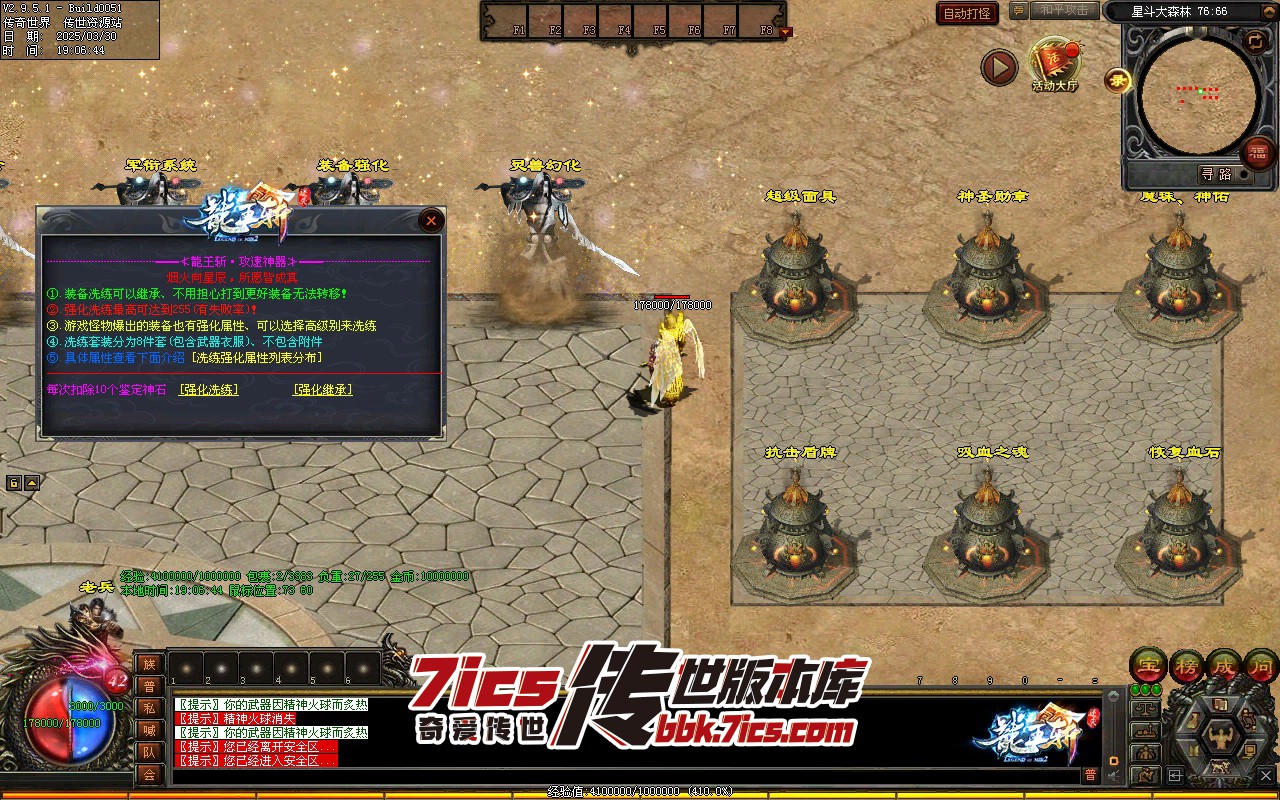Viewport: 1280px width, 800px height.
Task: Open the 宝 treasure shop orb
Action: click(x=1149, y=665)
